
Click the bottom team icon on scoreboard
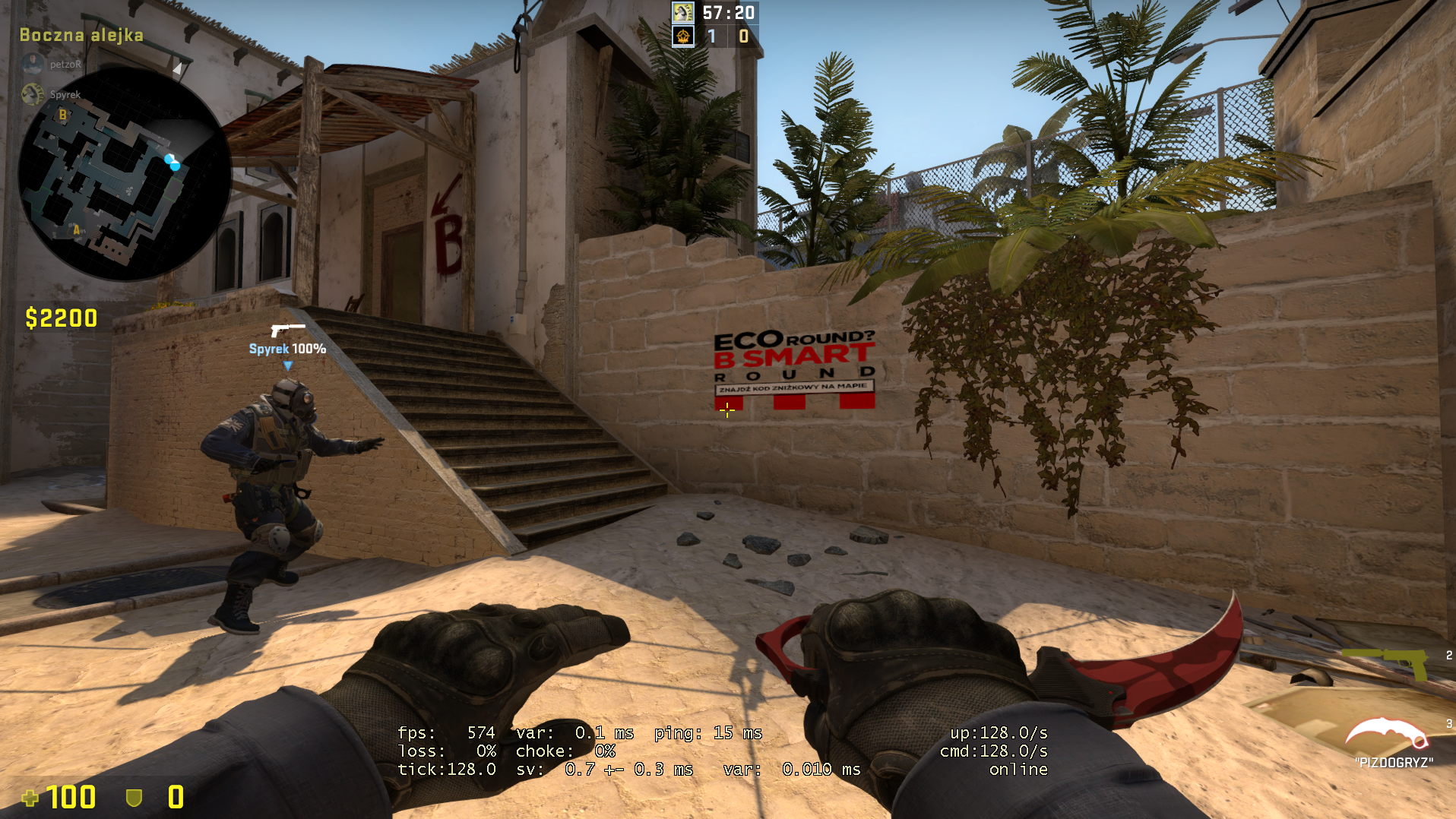[x=683, y=36]
